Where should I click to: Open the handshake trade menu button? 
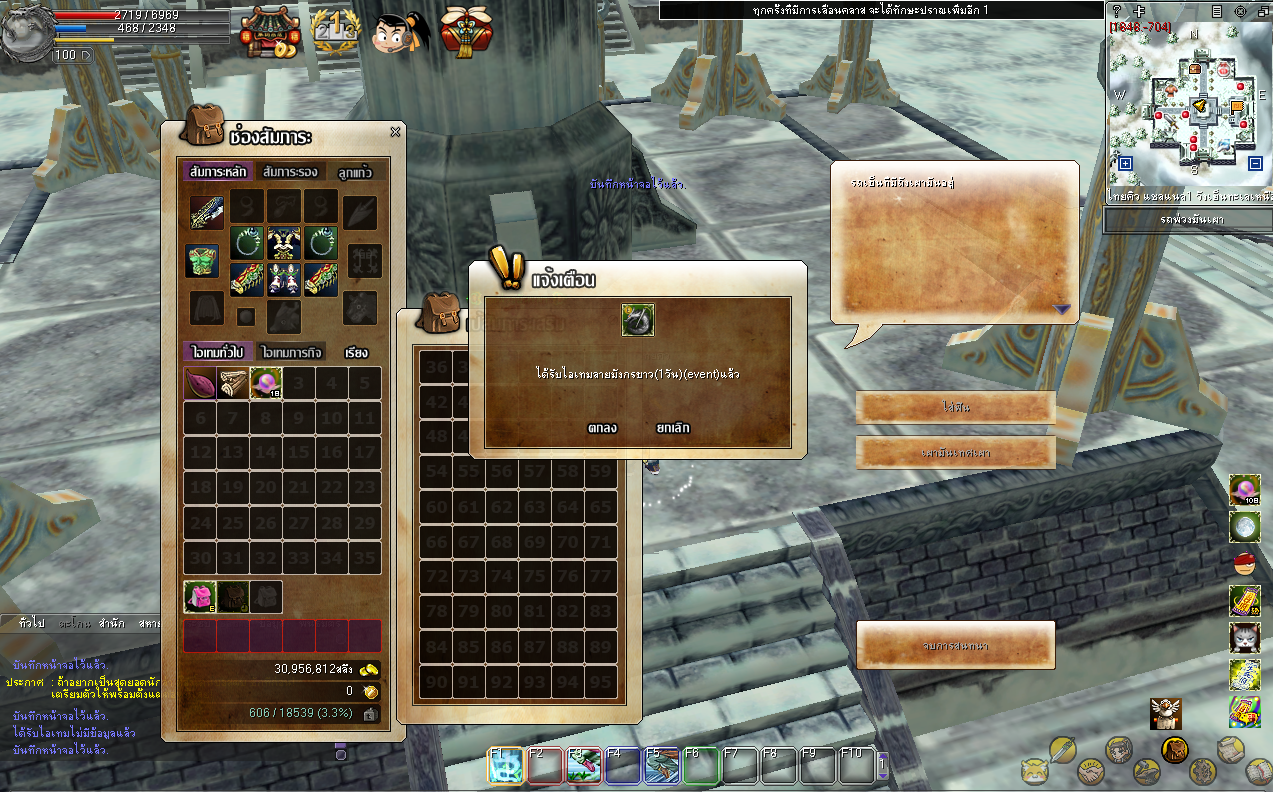(x=1090, y=772)
